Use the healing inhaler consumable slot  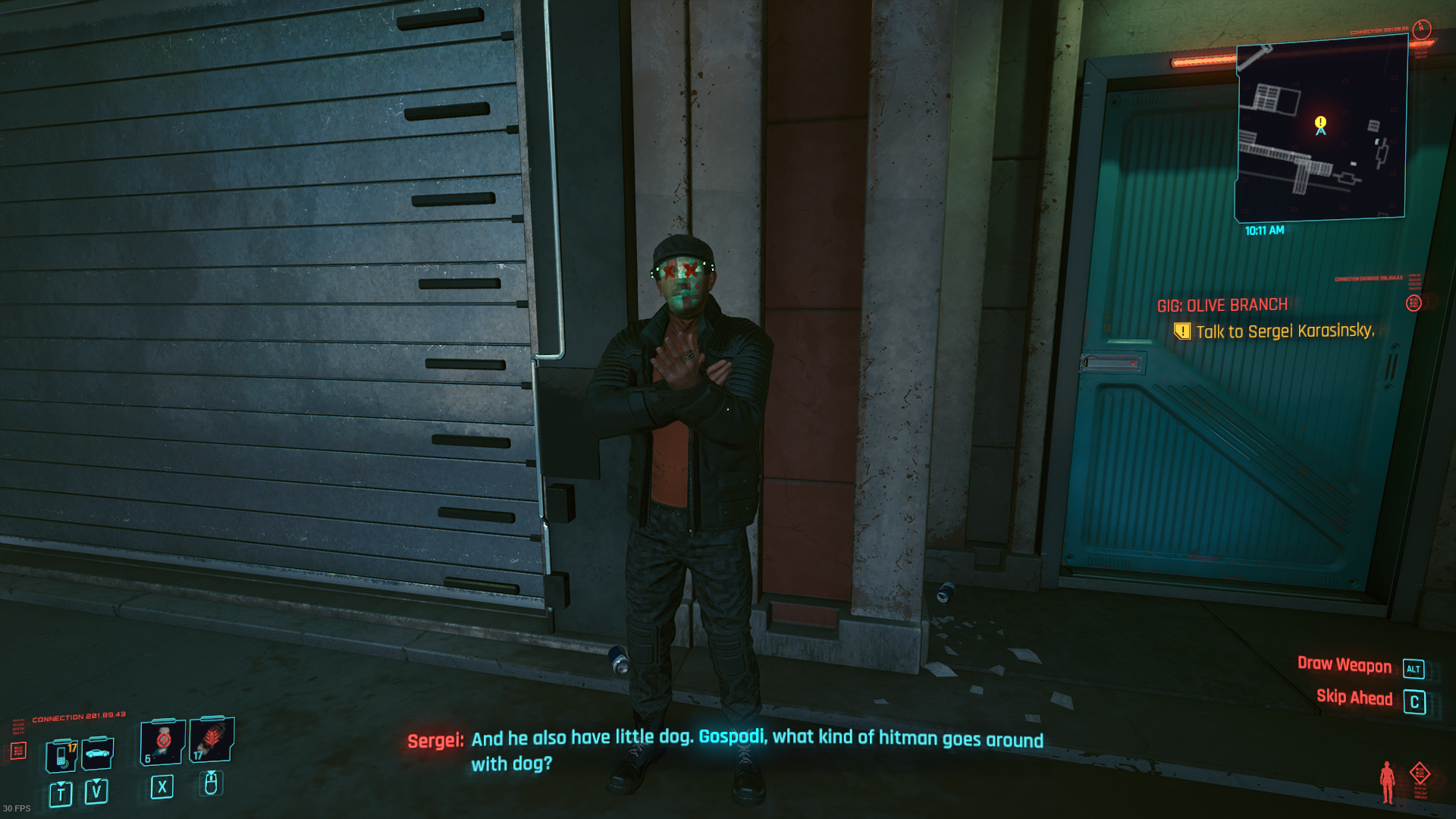coord(162,742)
